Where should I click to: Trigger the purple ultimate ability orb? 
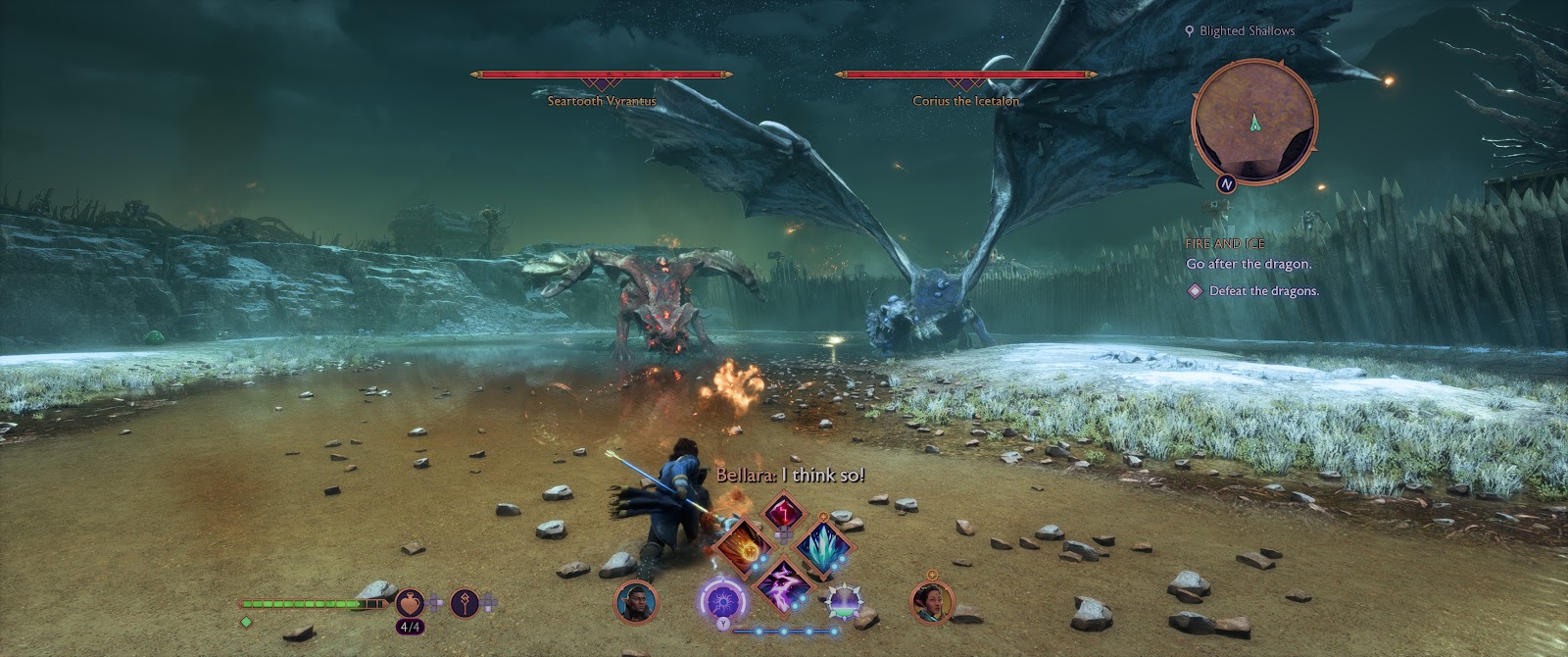(x=722, y=599)
